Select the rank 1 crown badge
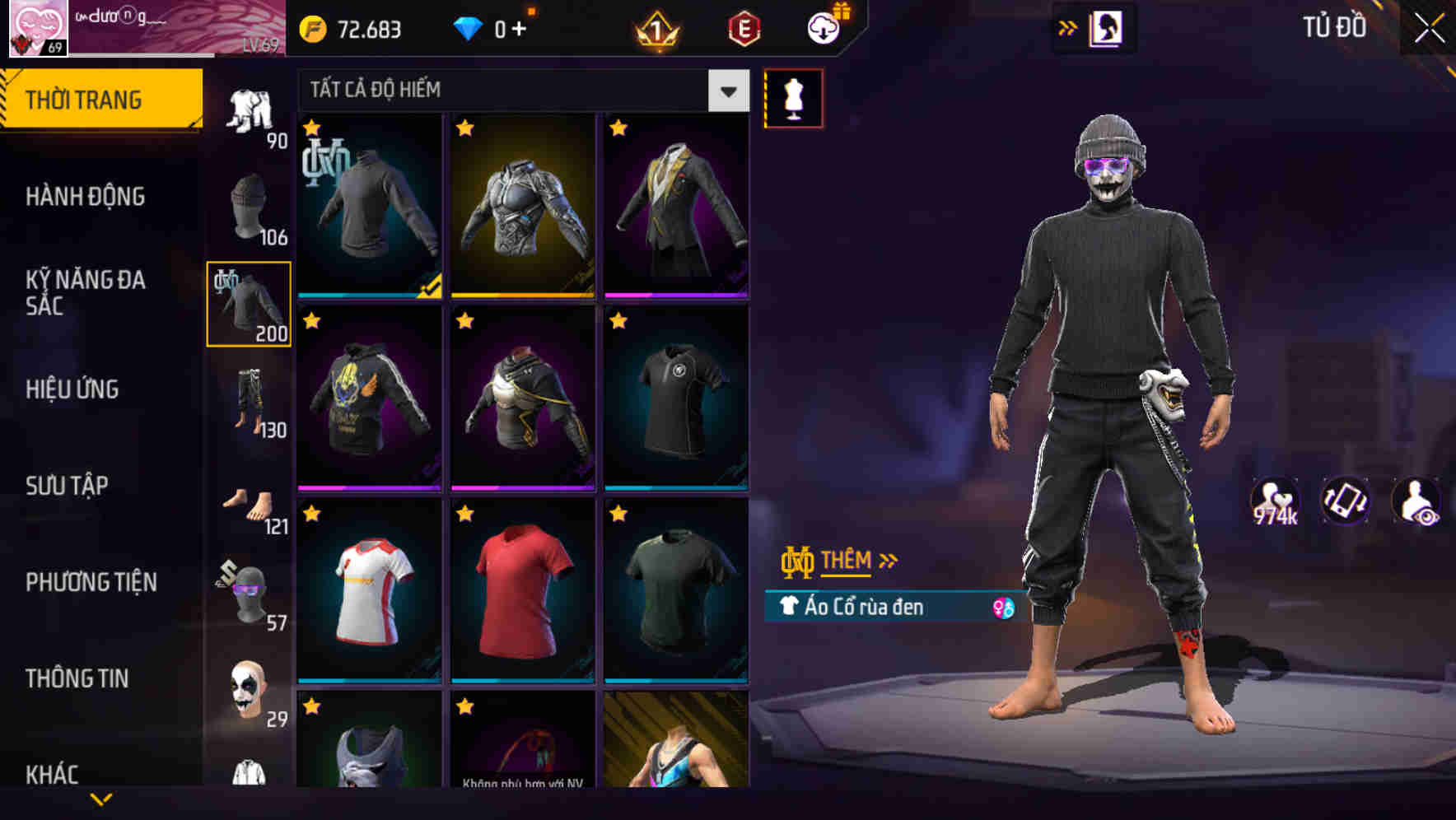The width and height of the screenshot is (1456, 820). pyautogui.click(x=655, y=29)
